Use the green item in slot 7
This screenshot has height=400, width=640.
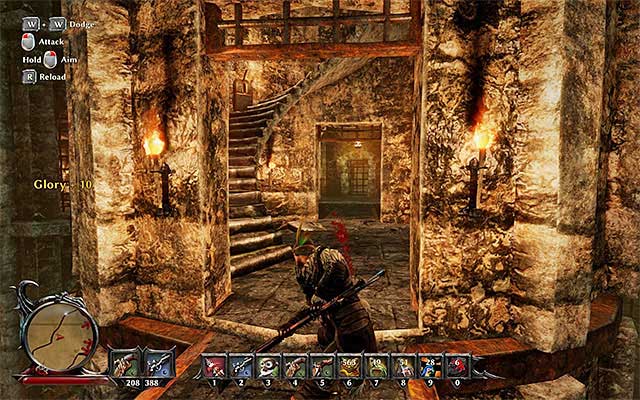click(376, 366)
